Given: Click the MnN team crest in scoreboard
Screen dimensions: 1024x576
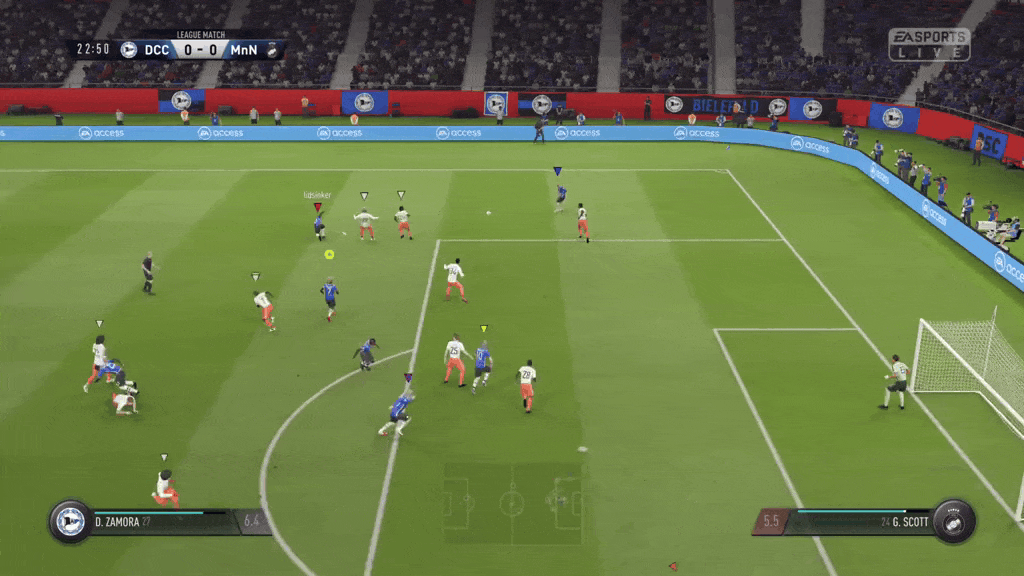Looking at the screenshot, I should (271, 49).
